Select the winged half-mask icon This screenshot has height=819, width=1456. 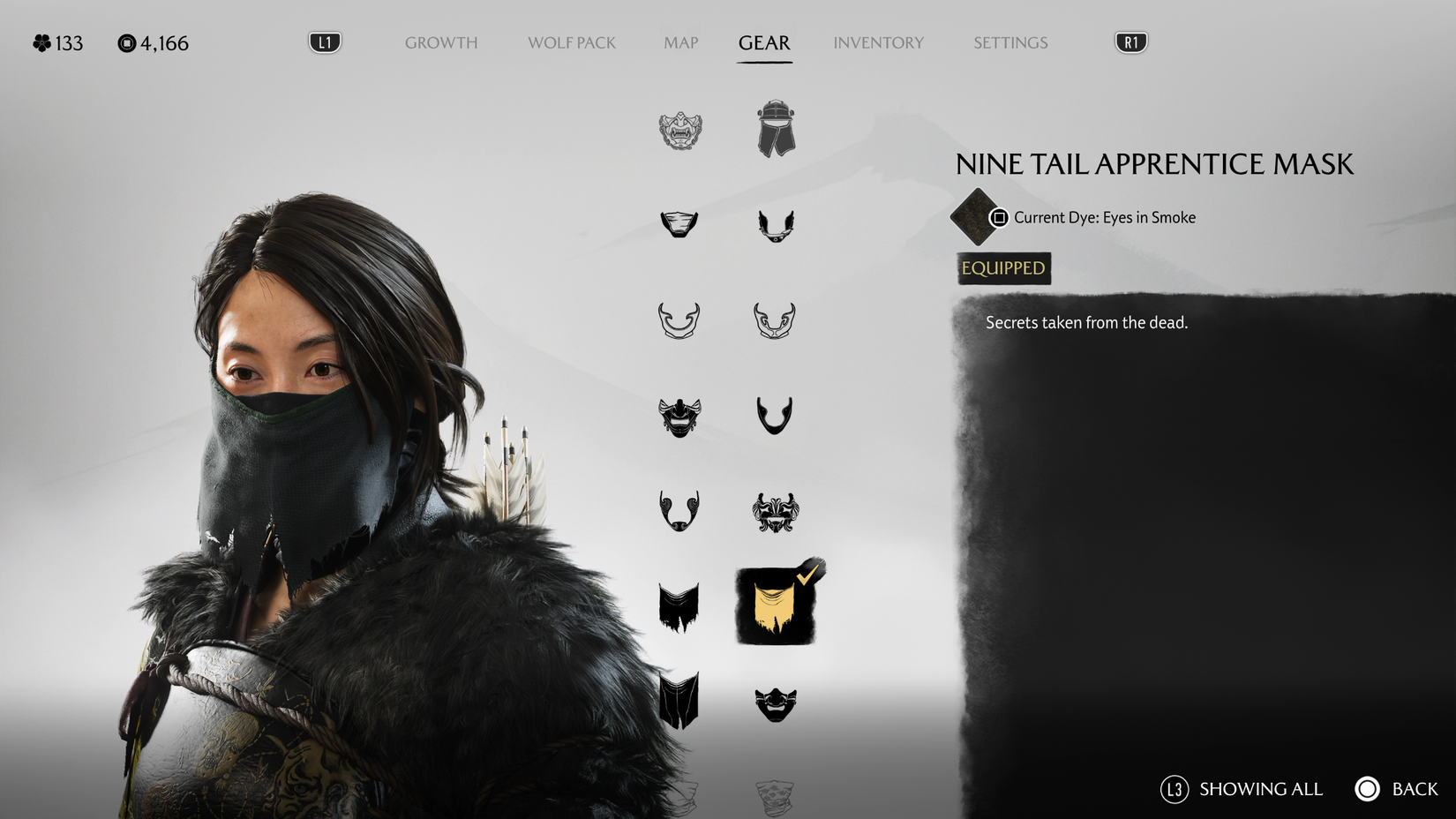tap(777, 225)
